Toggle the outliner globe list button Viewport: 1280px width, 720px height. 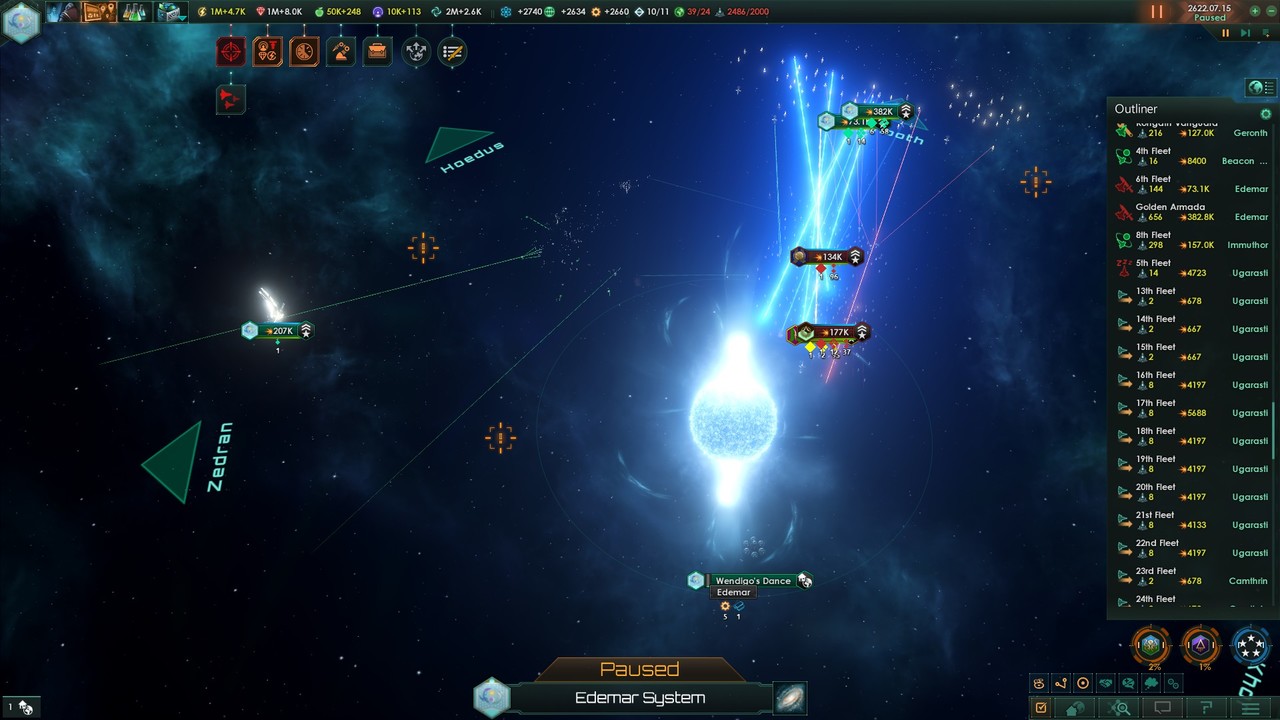pos(1260,88)
